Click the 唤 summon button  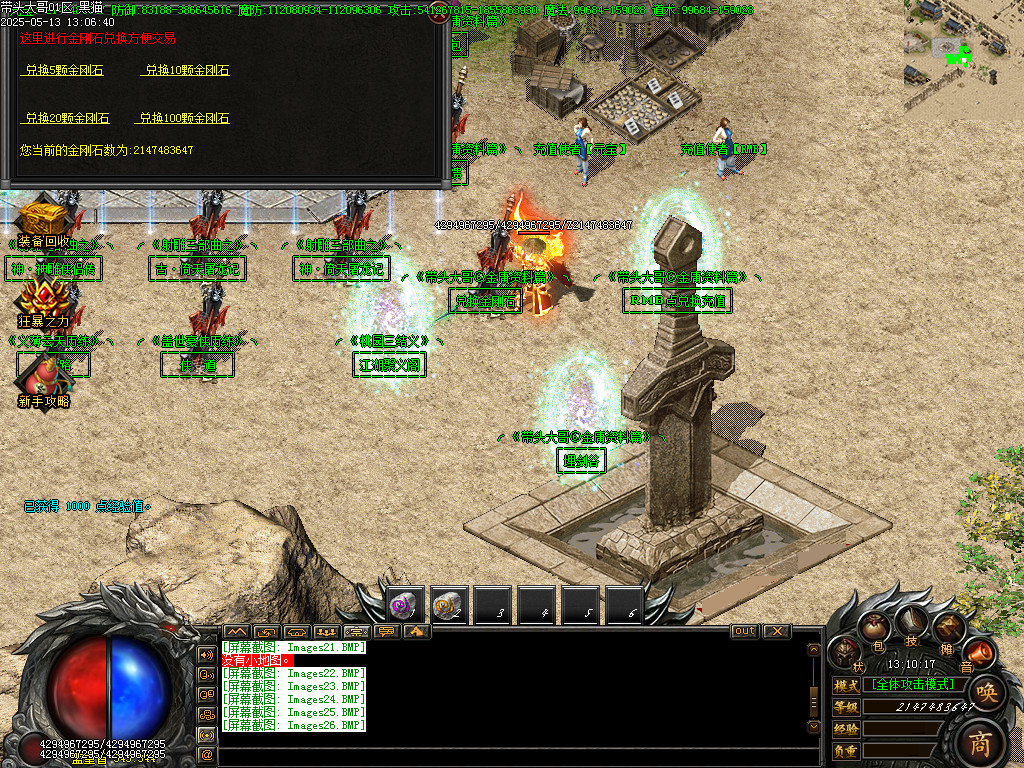(986, 692)
